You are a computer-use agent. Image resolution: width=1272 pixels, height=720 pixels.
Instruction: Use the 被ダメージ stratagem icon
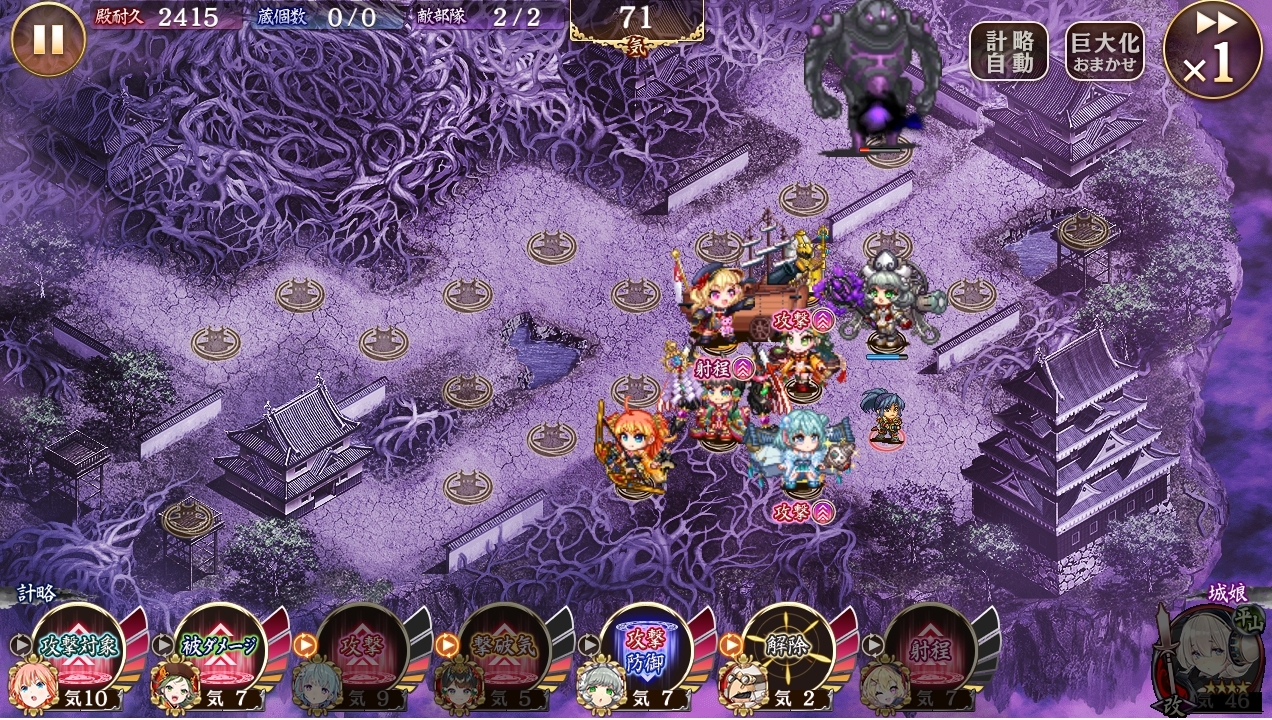click(x=220, y=646)
